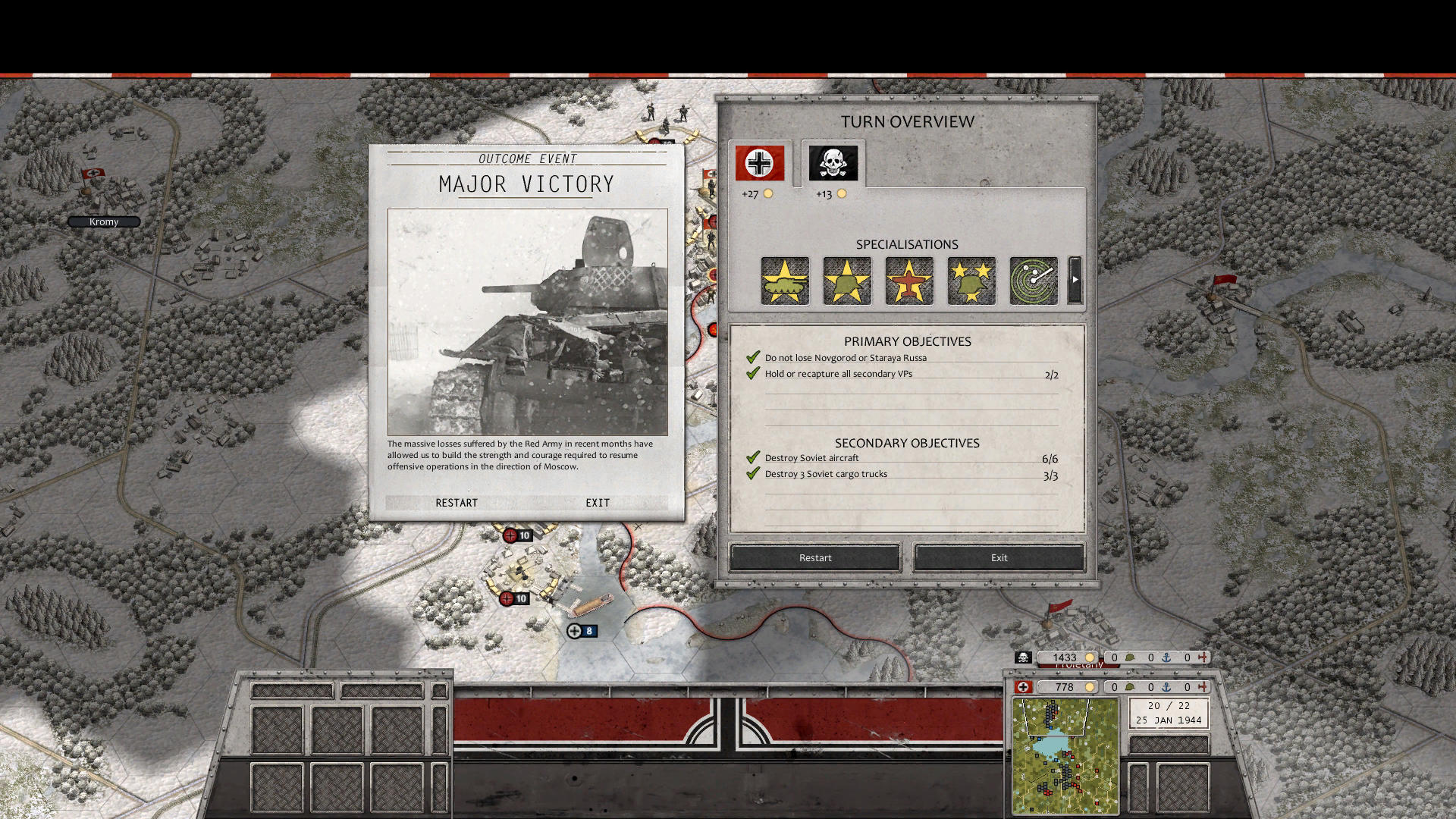Viewport: 1456px width, 819px height.
Task: Click the skull icon beside Soviet resource counters
Action: (1024, 657)
